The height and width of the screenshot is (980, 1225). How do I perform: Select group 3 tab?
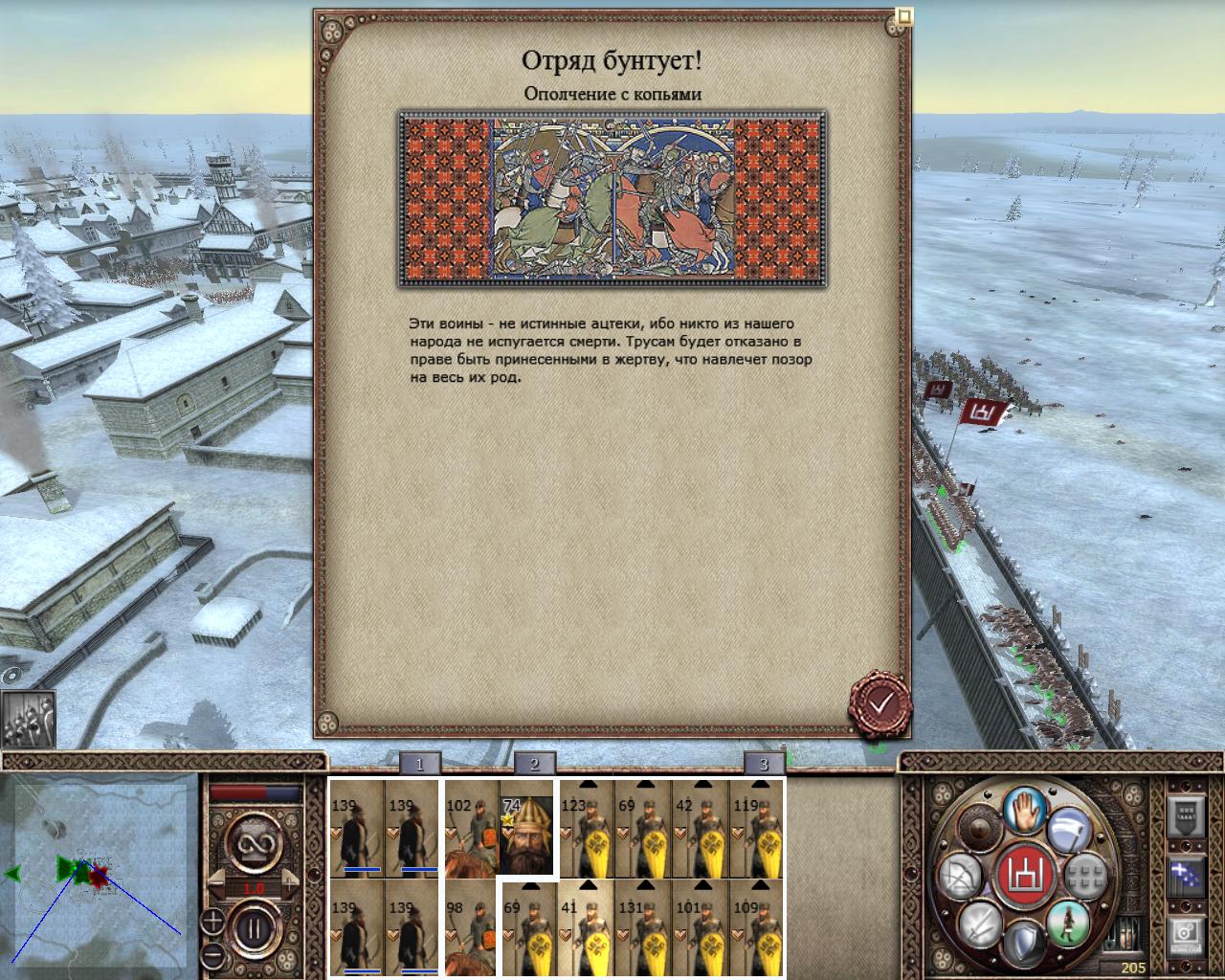pos(764,764)
